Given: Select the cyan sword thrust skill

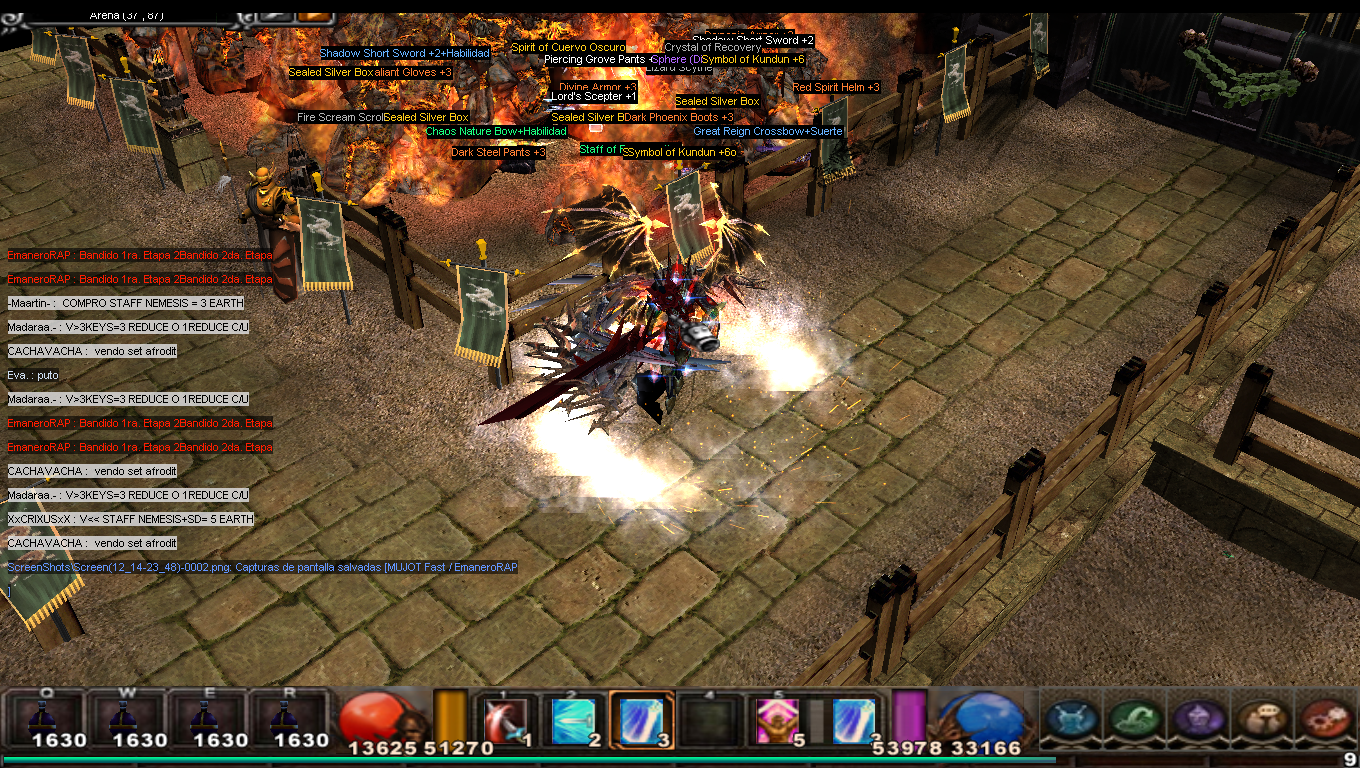Looking at the screenshot, I should (575, 720).
